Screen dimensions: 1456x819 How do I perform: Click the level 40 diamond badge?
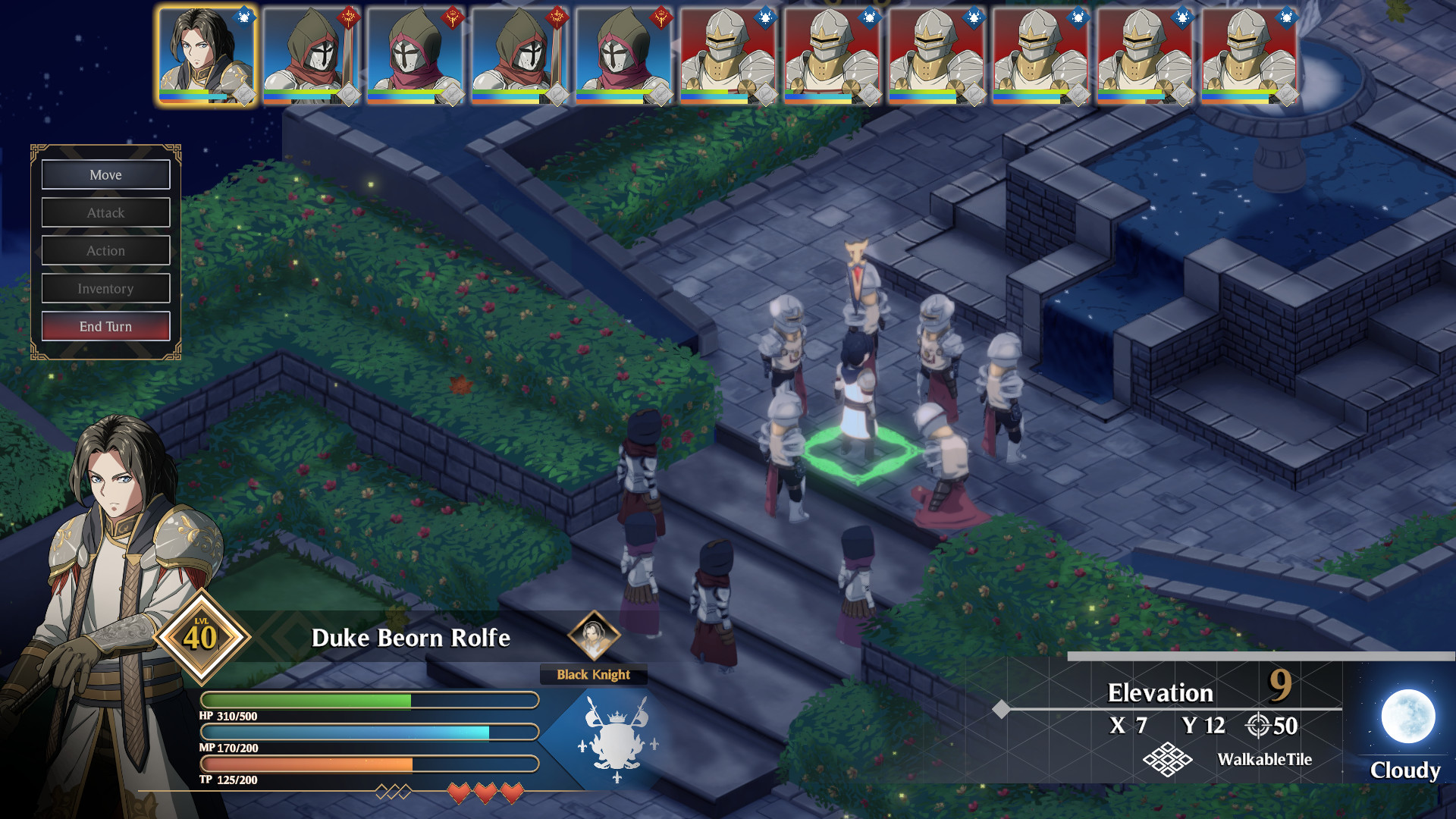point(201,636)
